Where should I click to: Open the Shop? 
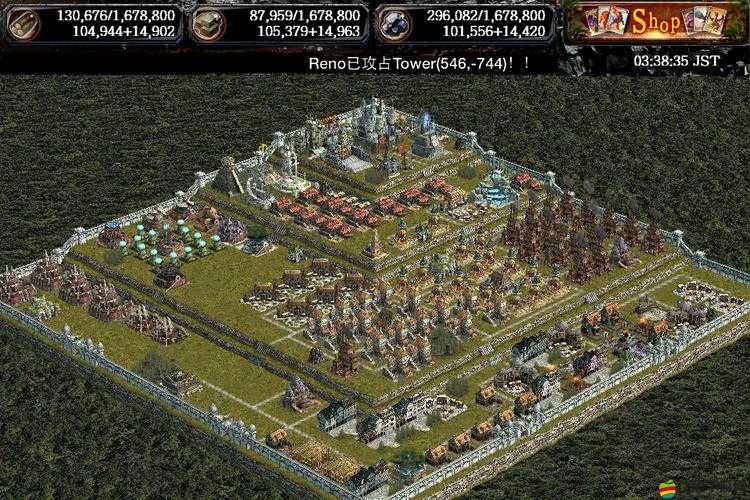(x=656, y=22)
